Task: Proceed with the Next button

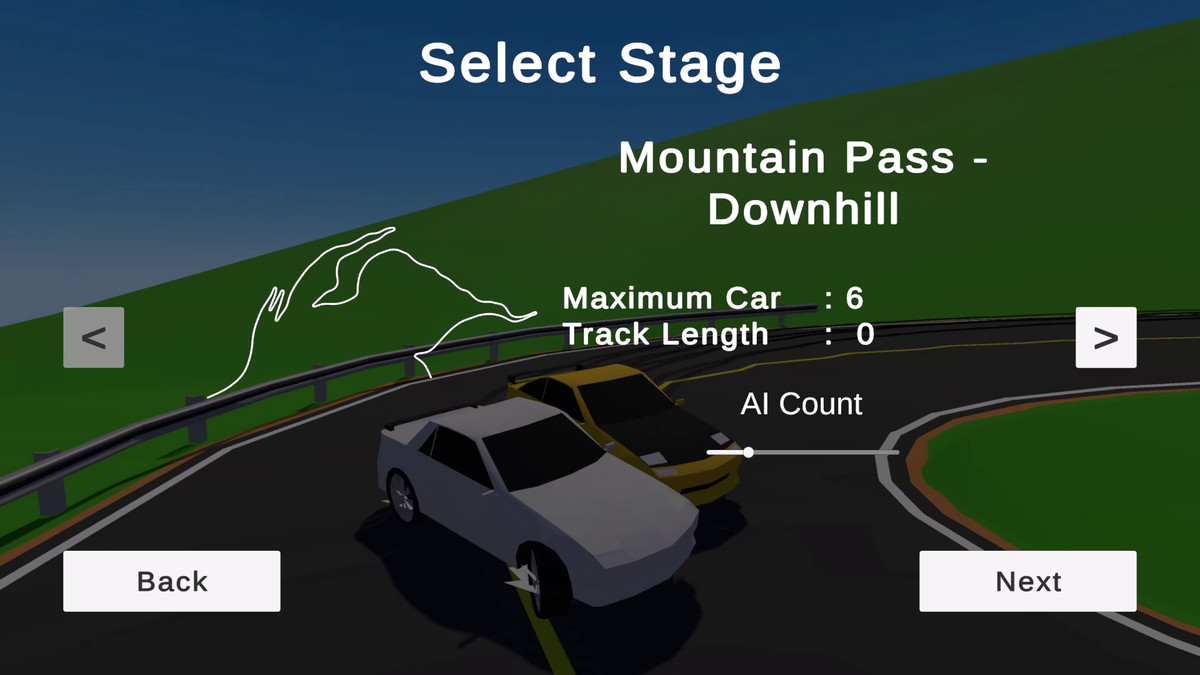Action: (1028, 581)
